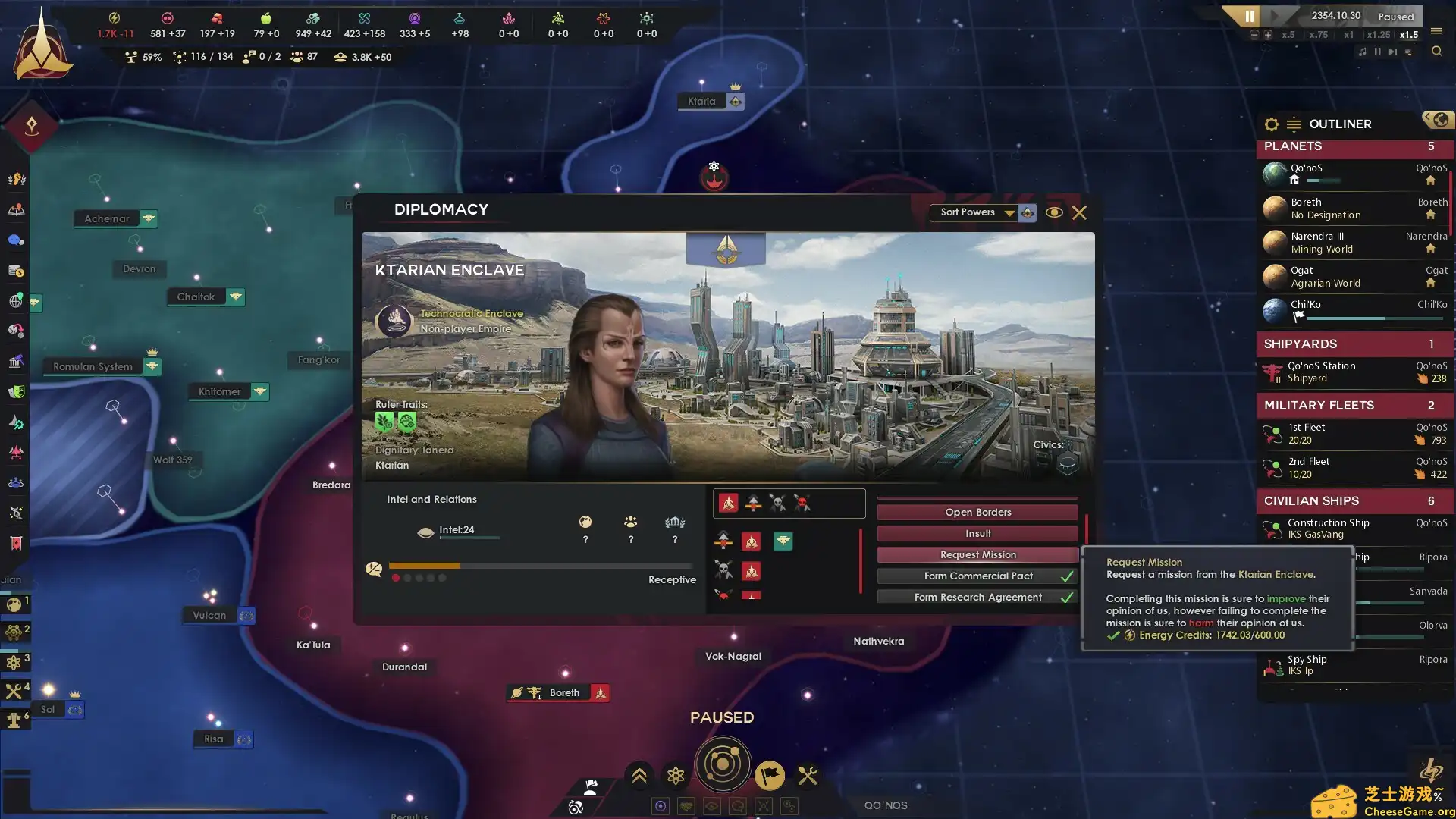Toggle the eye icon in Diplomacy header
This screenshot has width=1456, height=819.
coord(1053,213)
